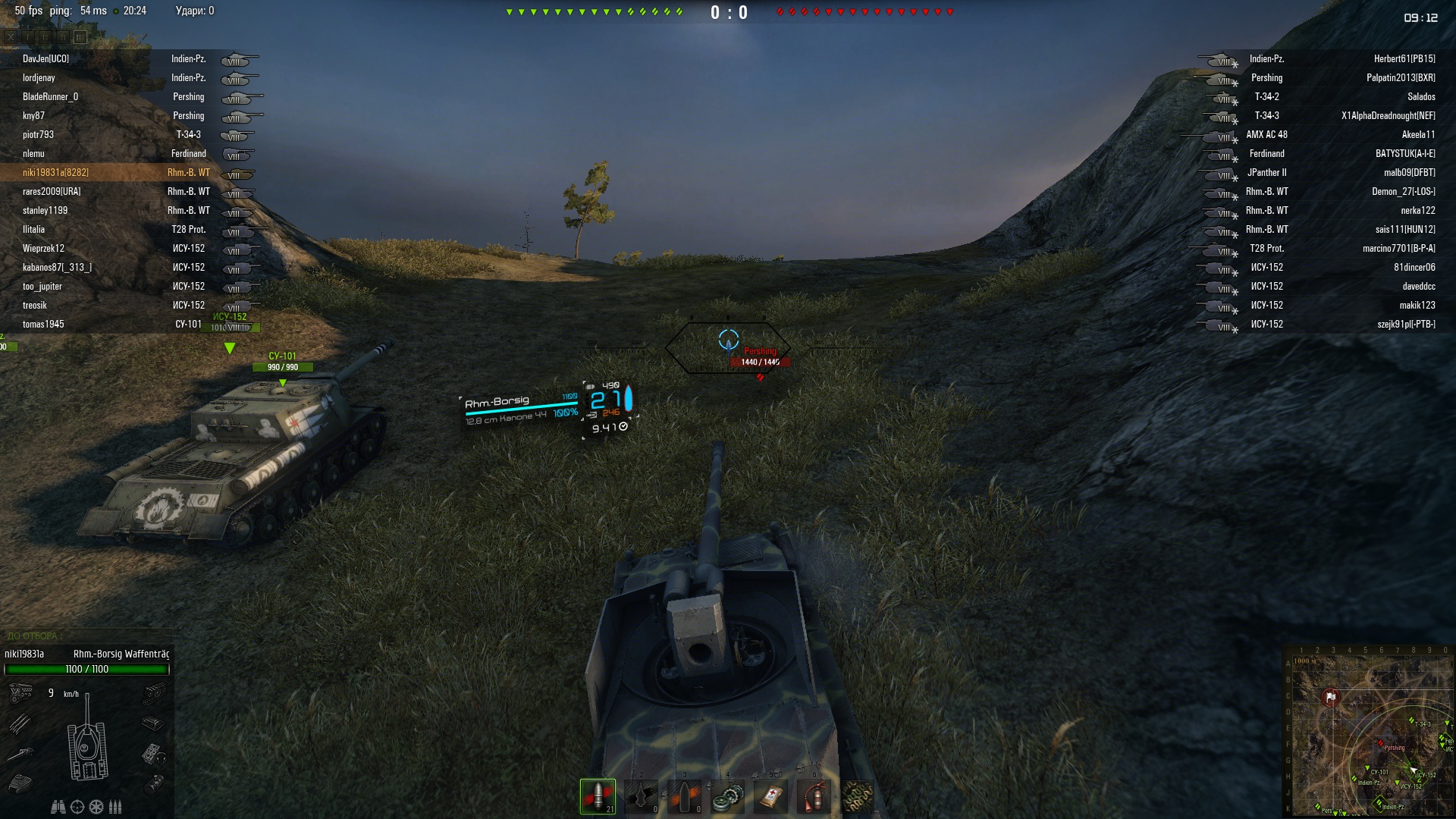Select enemy Herbert61[PB15] in the enemy list
Image resolution: width=1456 pixels, height=819 pixels.
click(x=1404, y=59)
